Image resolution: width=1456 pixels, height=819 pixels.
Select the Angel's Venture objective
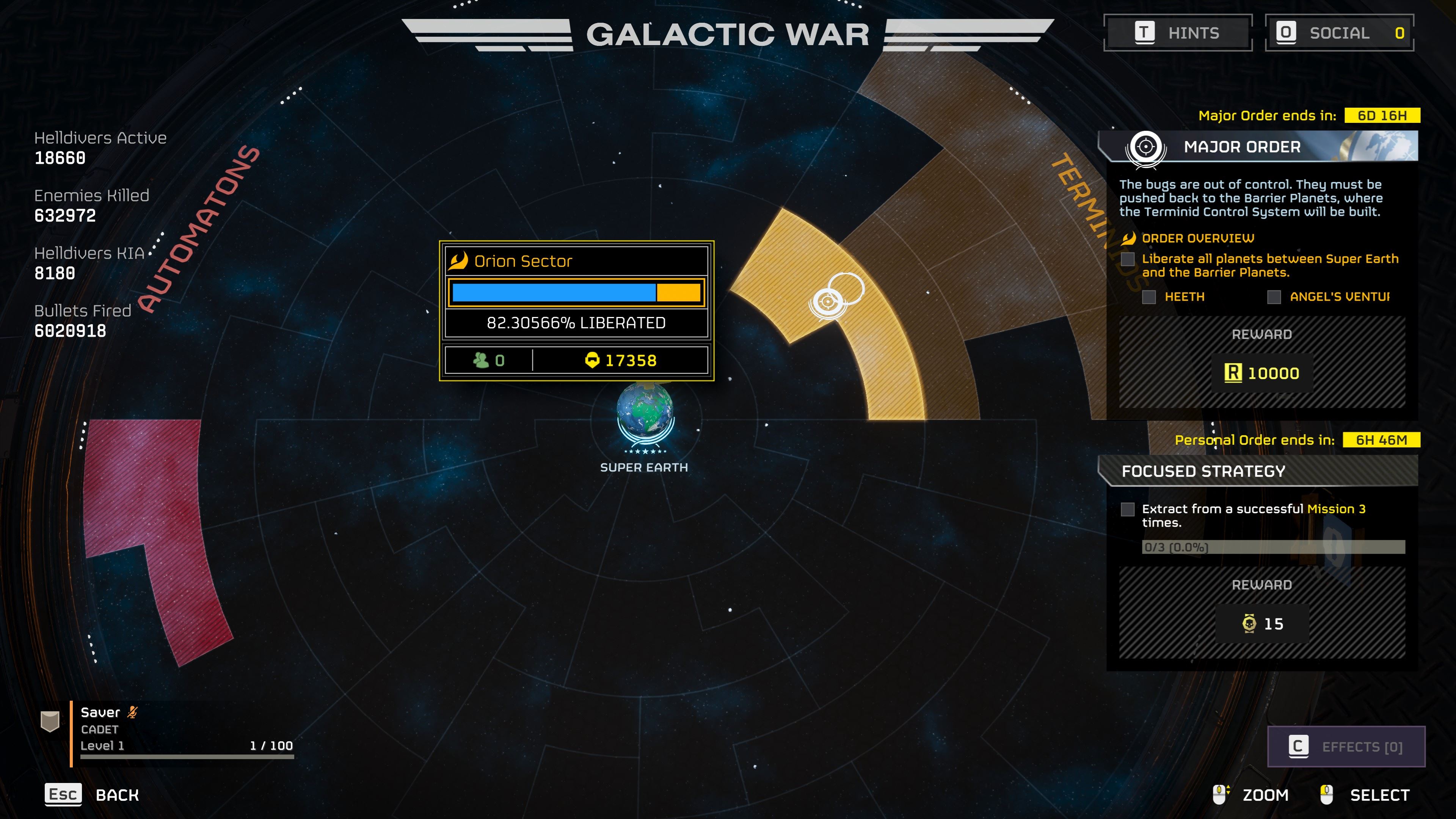tap(1338, 297)
